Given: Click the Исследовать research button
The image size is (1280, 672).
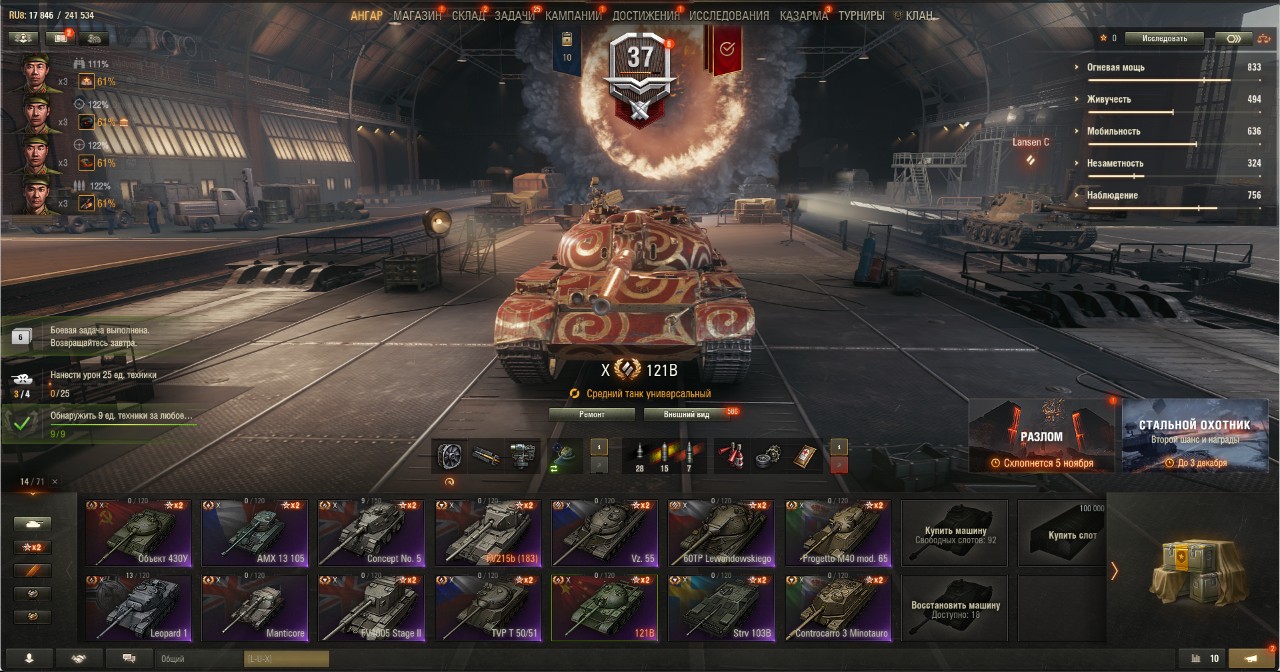Looking at the screenshot, I should [x=1163, y=39].
